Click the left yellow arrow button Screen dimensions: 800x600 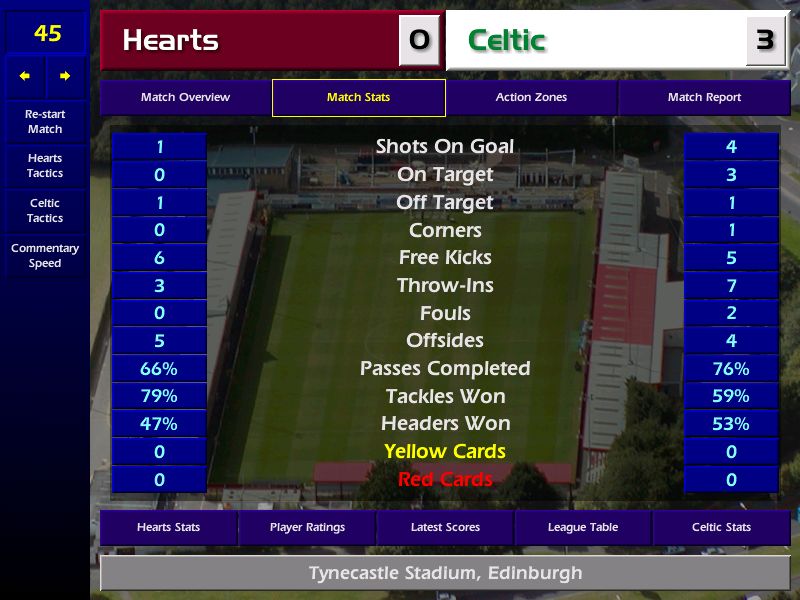pyautogui.click(x=25, y=76)
